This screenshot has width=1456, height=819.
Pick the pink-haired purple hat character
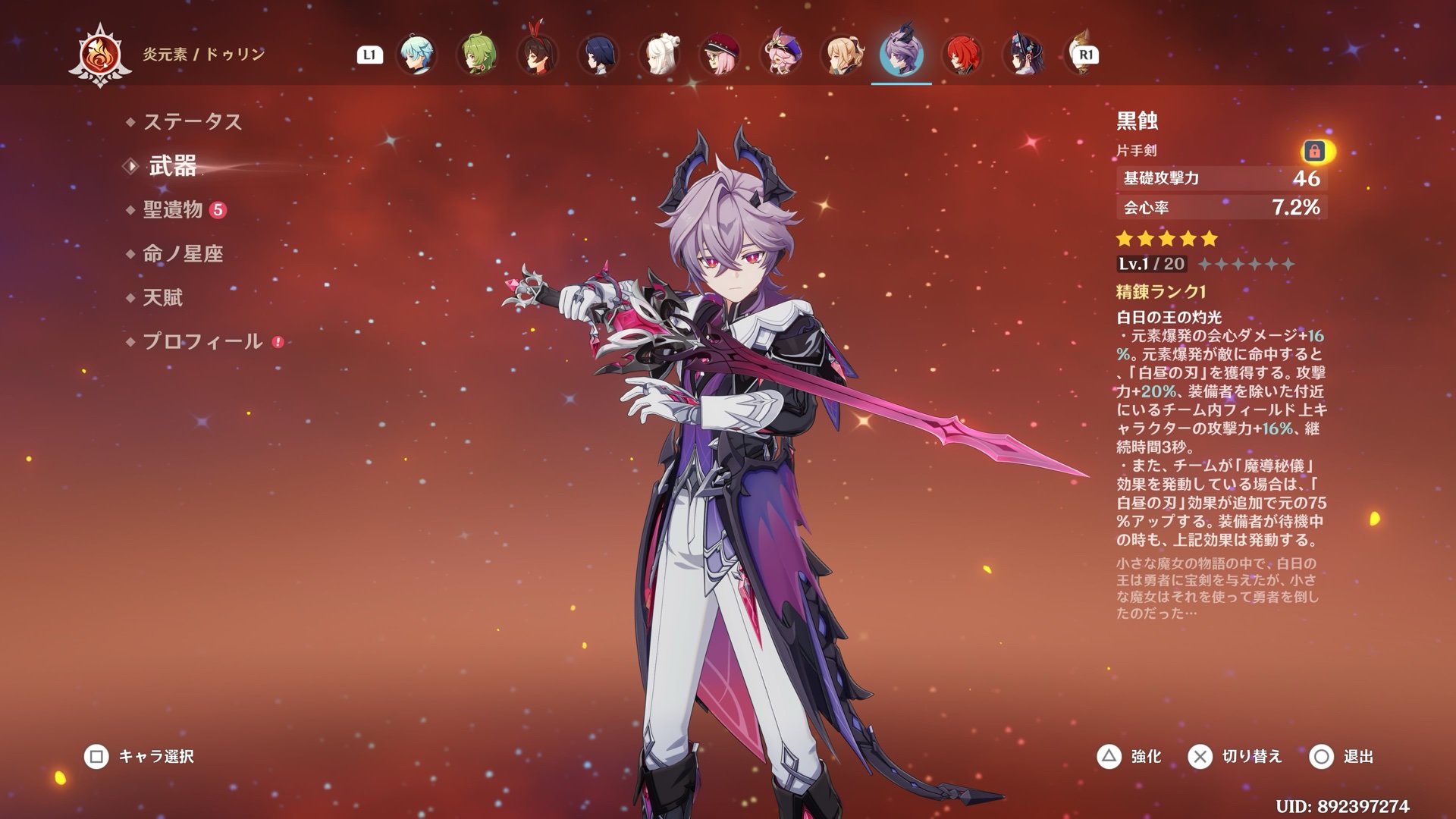click(x=780, y=54)
